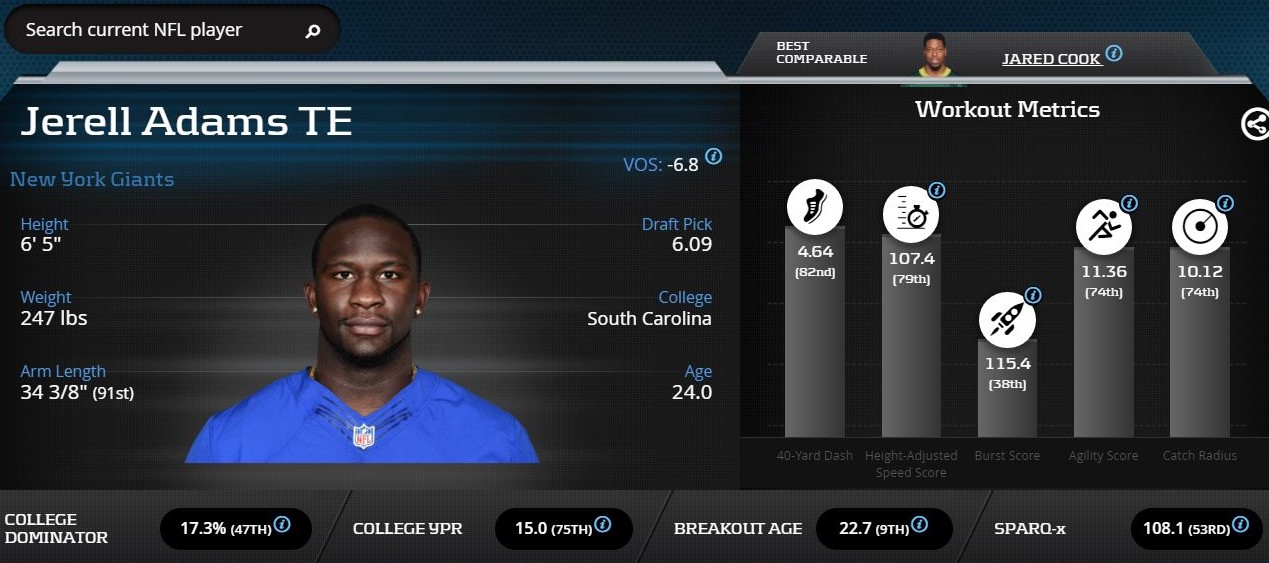Viewport: 1269px width, 563px height.
Task: Click the SPARQ-x info icon
Action: point(1241,524)
